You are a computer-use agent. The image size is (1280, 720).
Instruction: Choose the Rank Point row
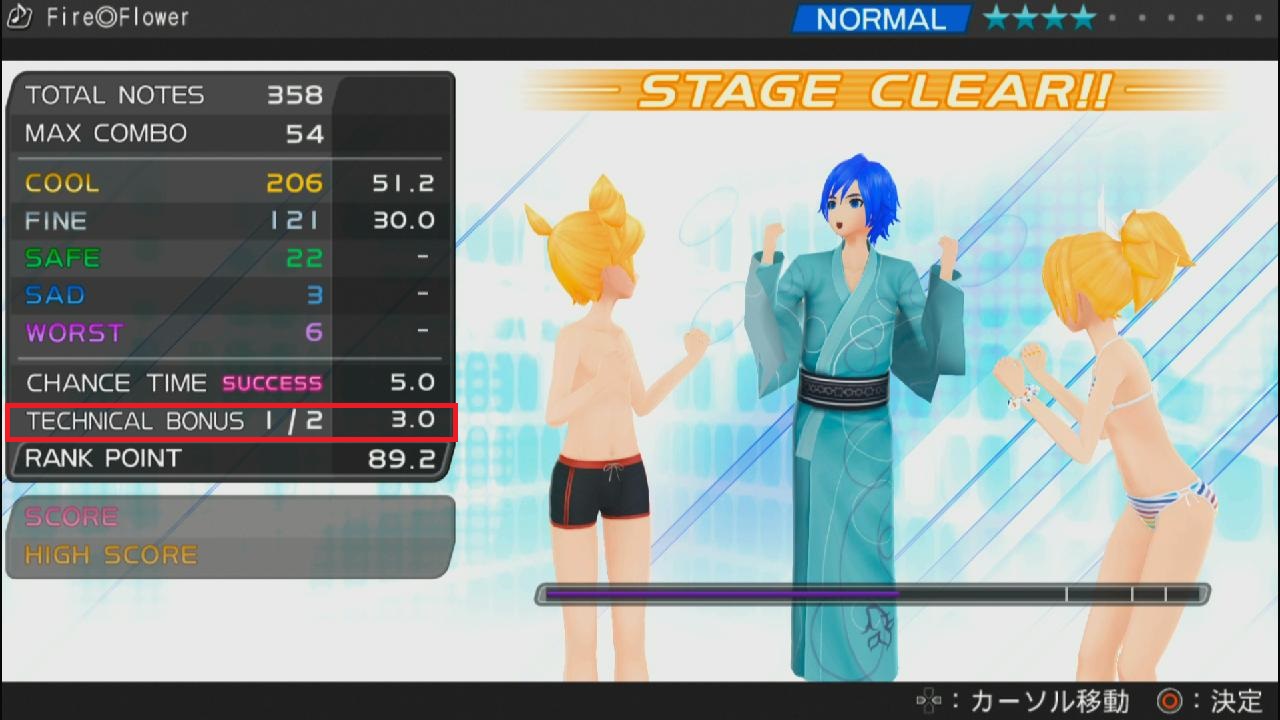(x=231, y=459)
